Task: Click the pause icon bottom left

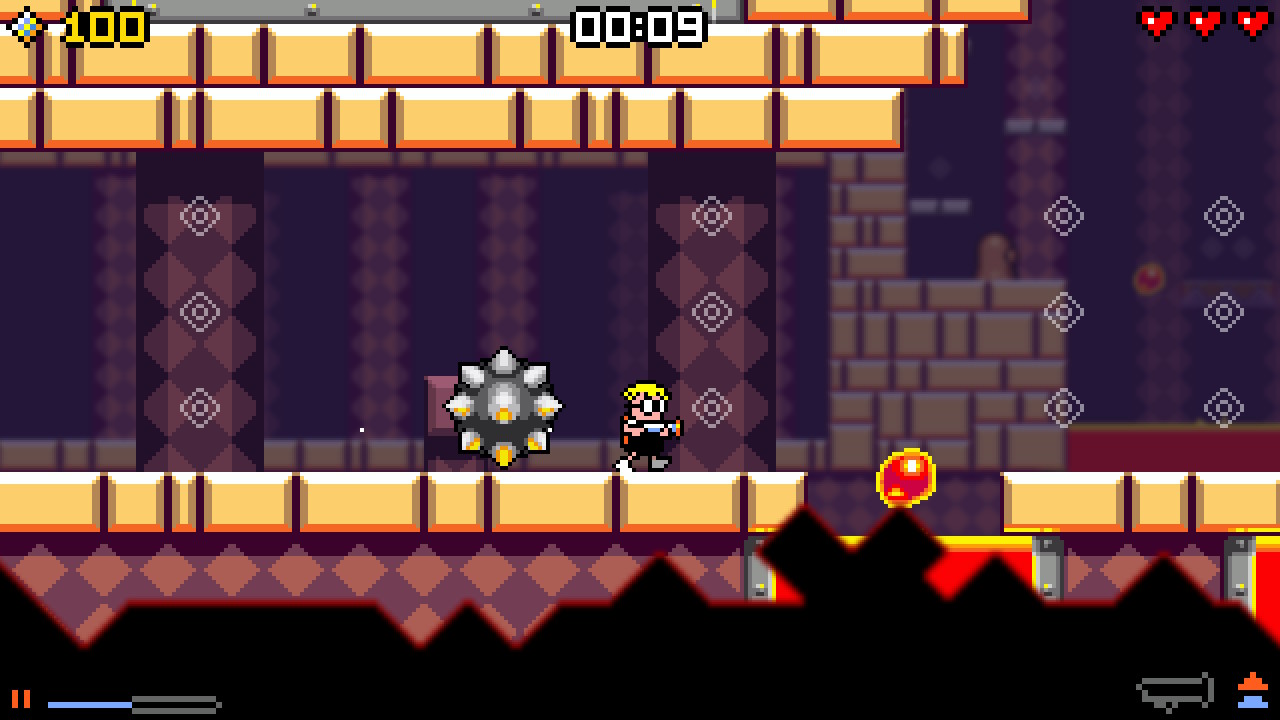Action: tap(20, 698)
